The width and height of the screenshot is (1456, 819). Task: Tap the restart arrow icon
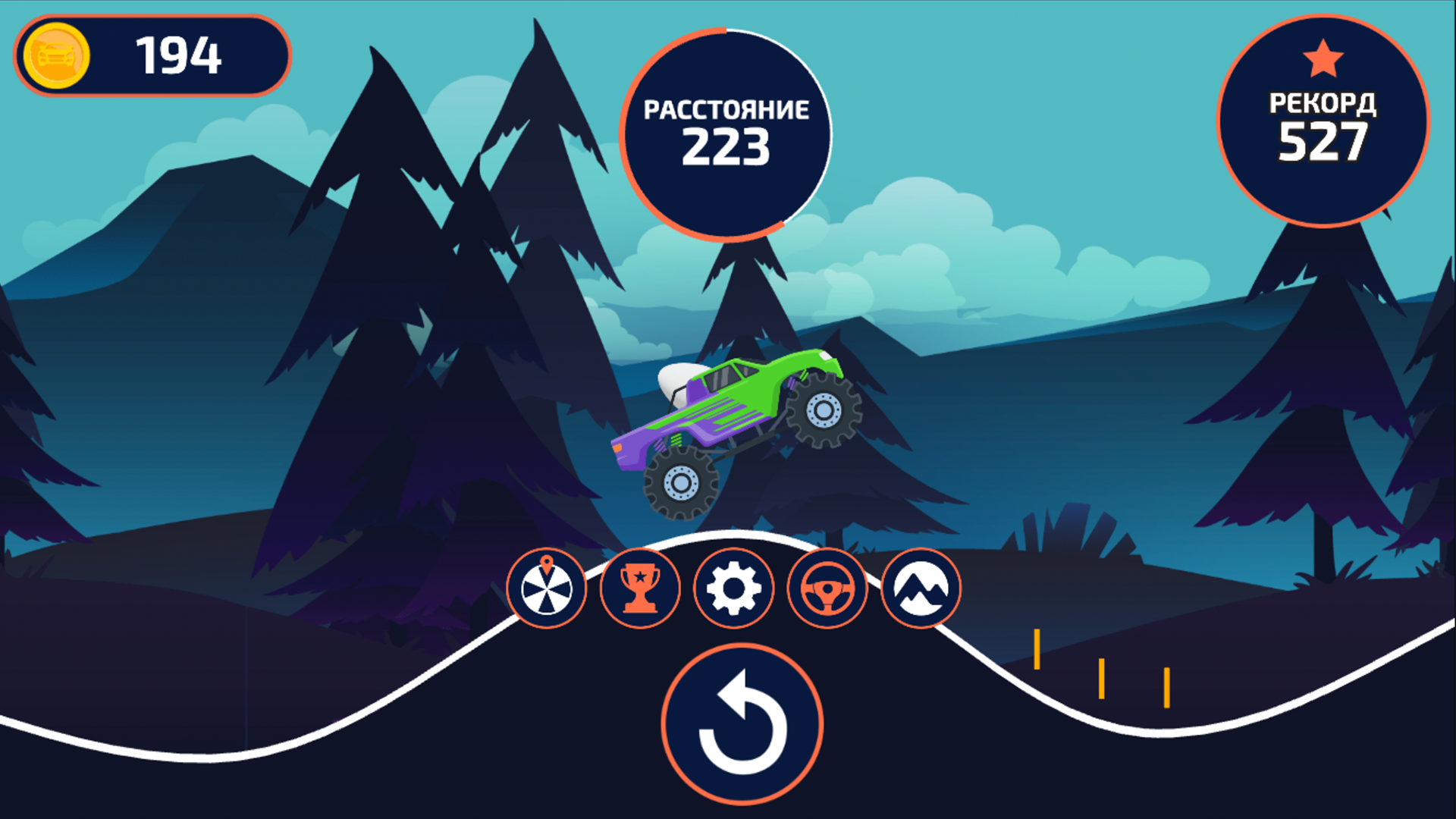pos(742,724)
